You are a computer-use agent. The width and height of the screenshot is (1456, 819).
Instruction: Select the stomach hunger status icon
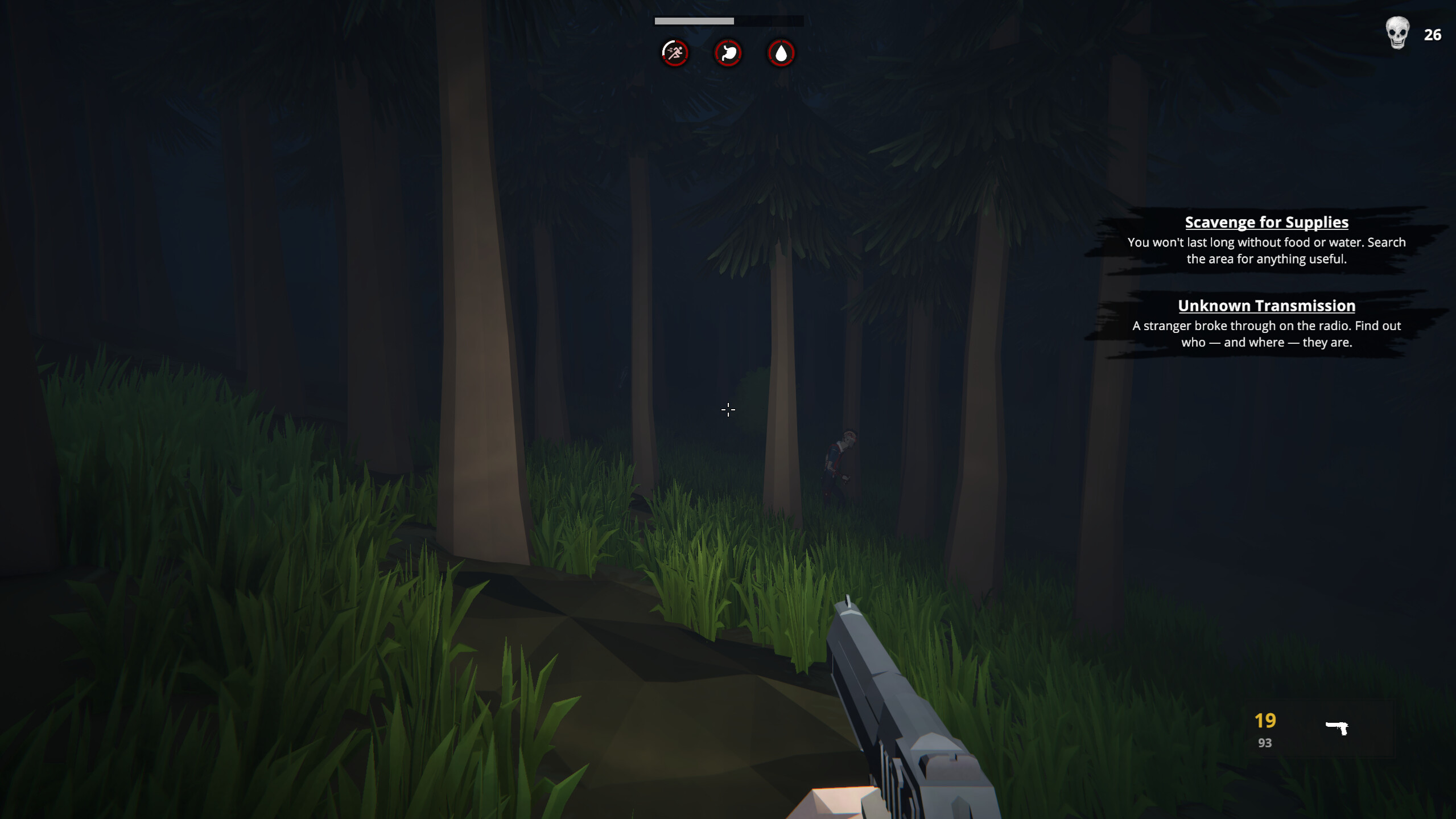728,52
